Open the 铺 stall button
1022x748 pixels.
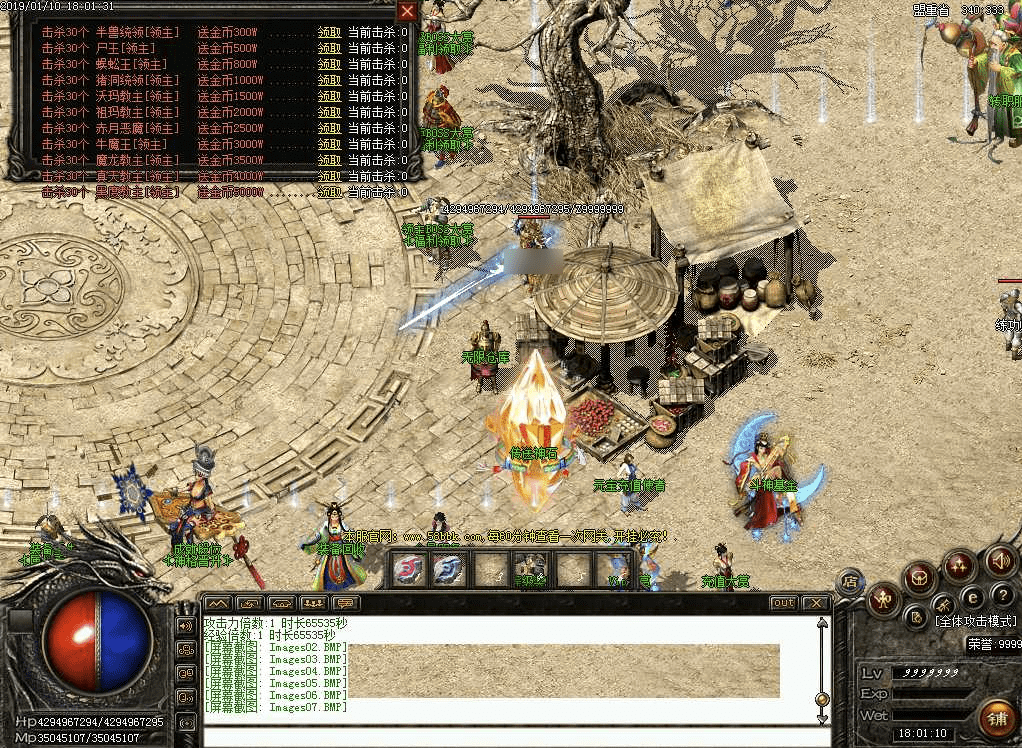995,718
